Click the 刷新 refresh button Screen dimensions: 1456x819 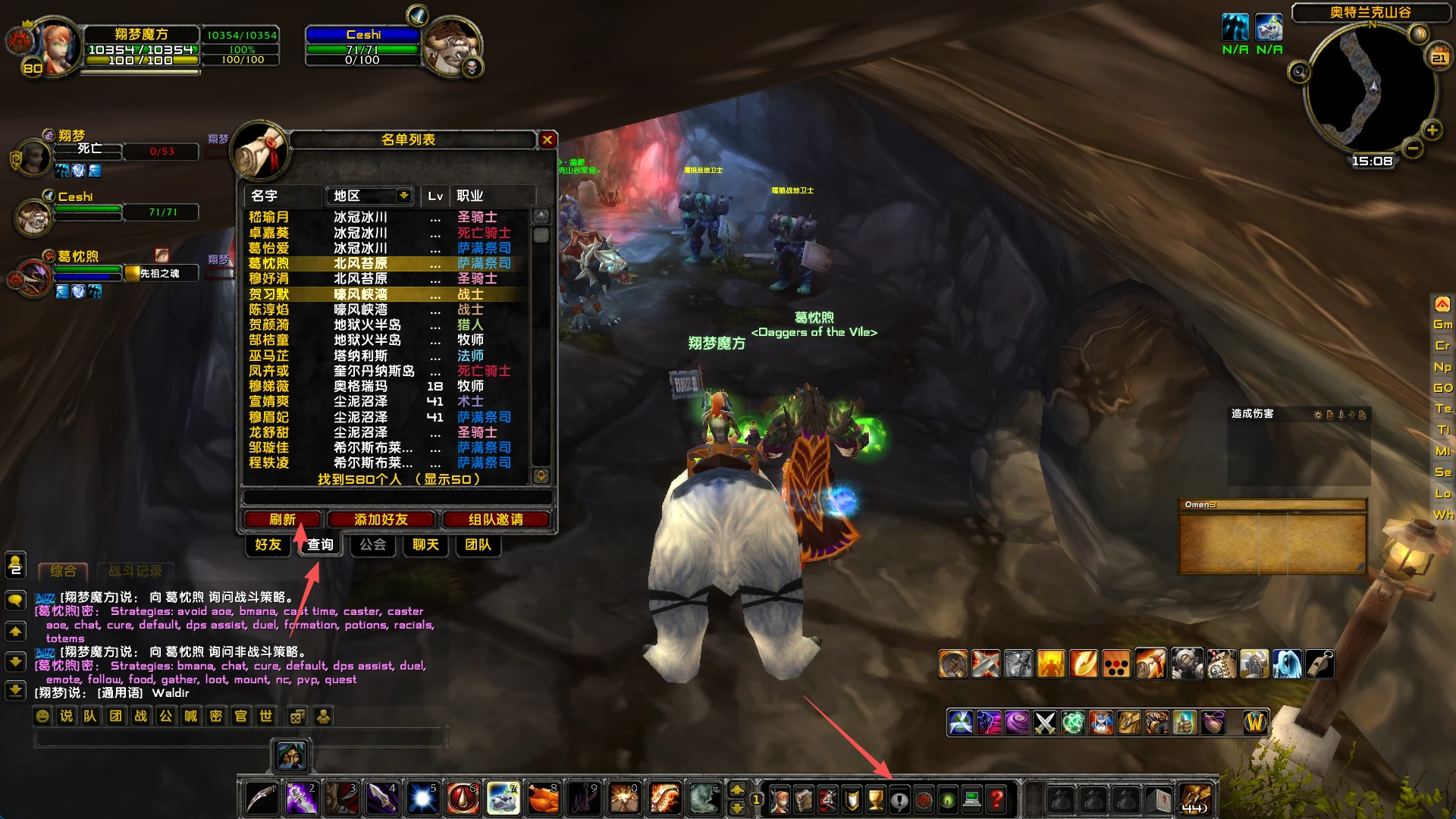(282, 519)
